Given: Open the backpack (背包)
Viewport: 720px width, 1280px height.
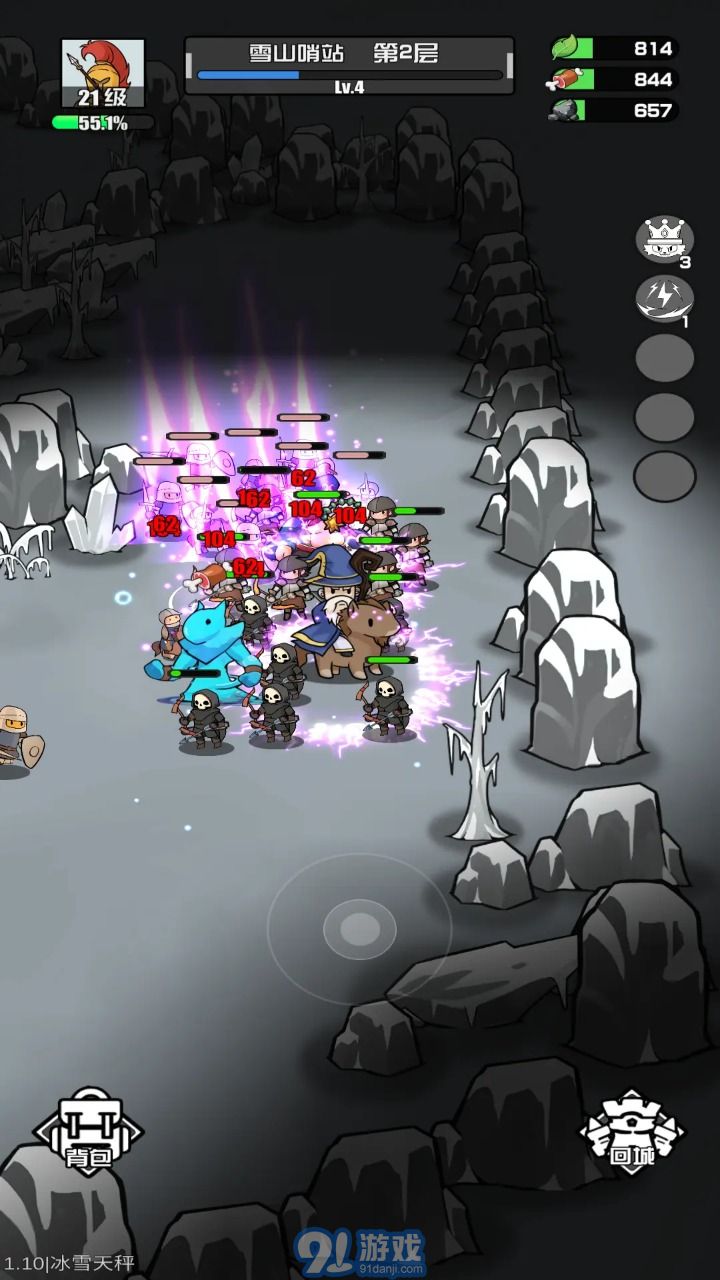Looking at the screenshot, I should pos(89,1131).
